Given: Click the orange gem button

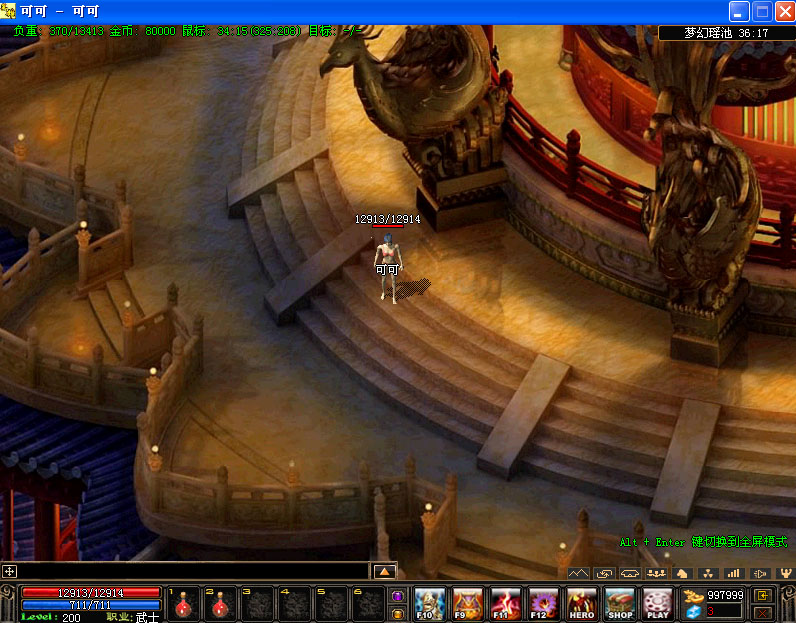Looking at the screenshot, I should (397, 612).
